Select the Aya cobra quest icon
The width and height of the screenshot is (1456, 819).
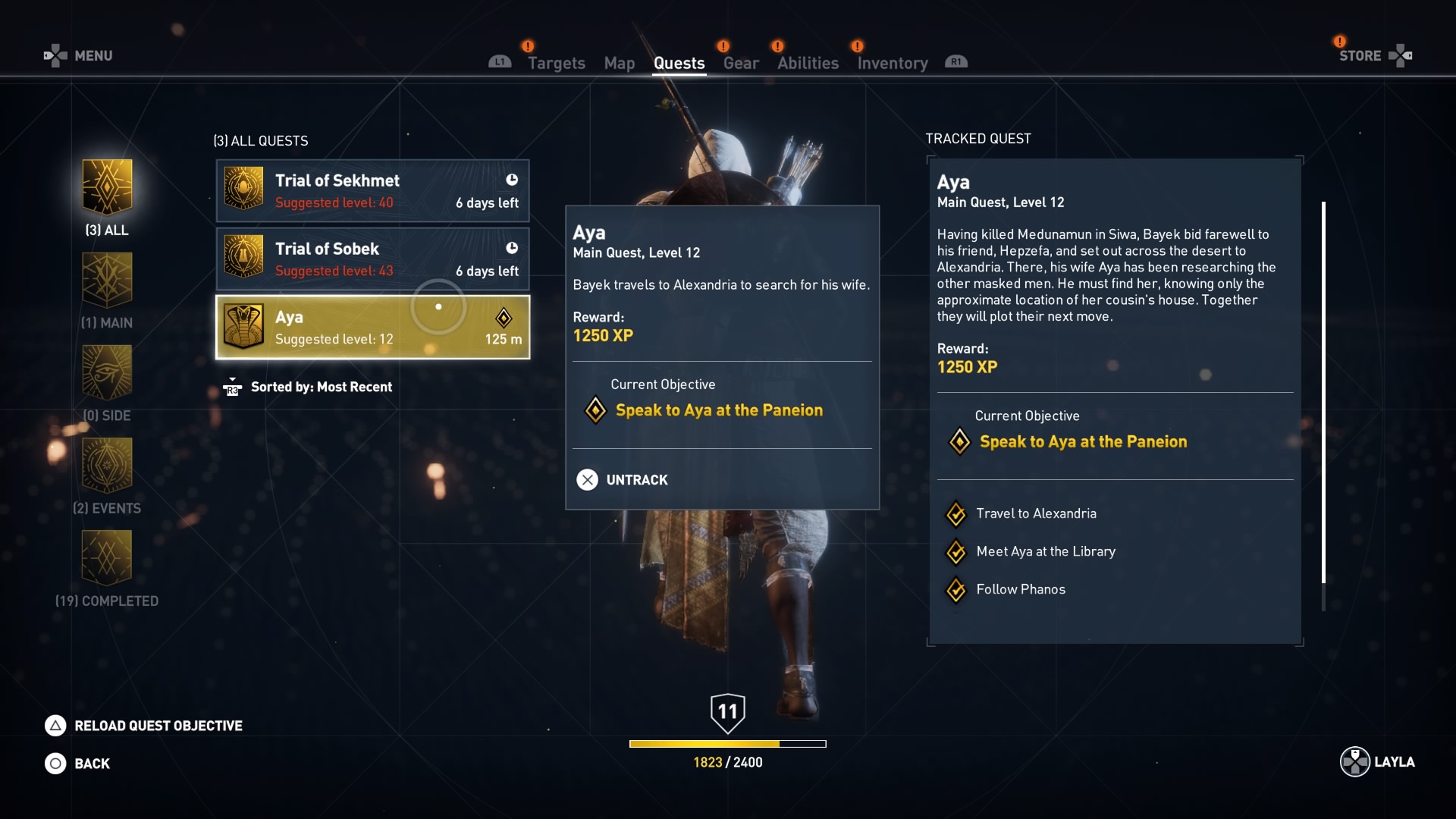tap(244, 327)
